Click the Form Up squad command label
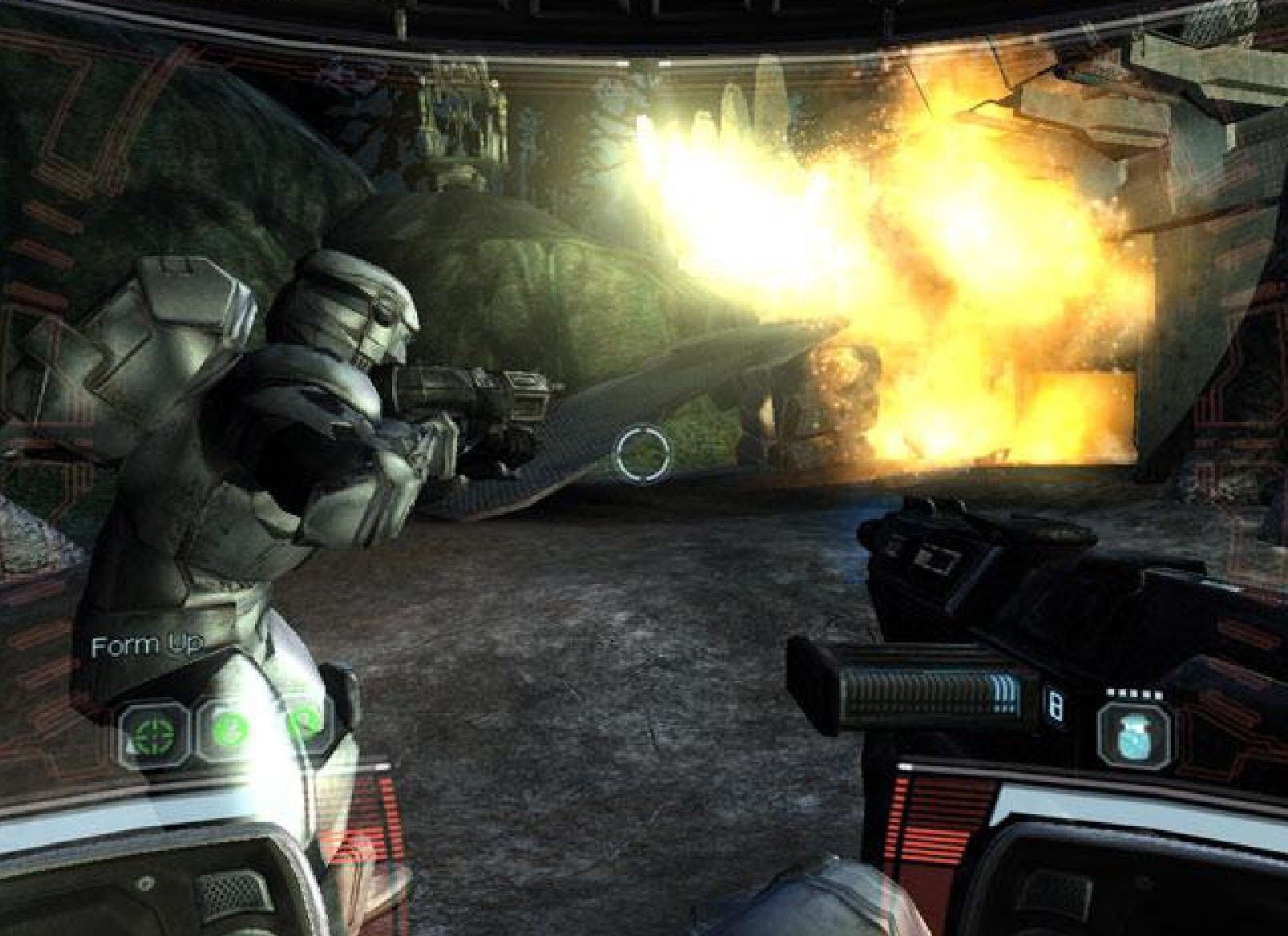 click(147, 644)
